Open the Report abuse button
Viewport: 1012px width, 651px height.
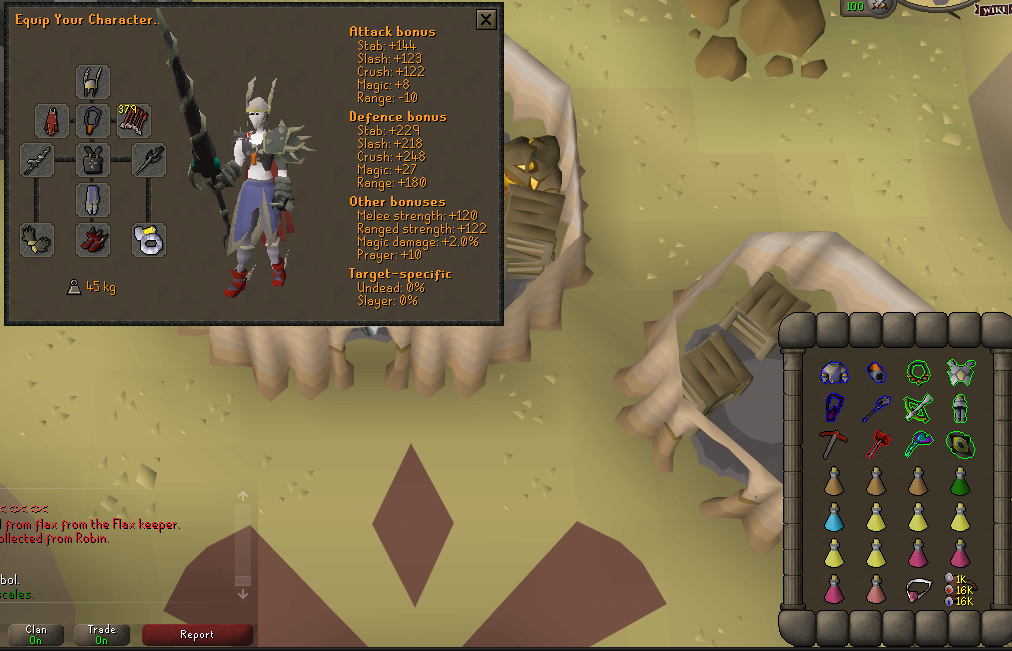(197, 635)
